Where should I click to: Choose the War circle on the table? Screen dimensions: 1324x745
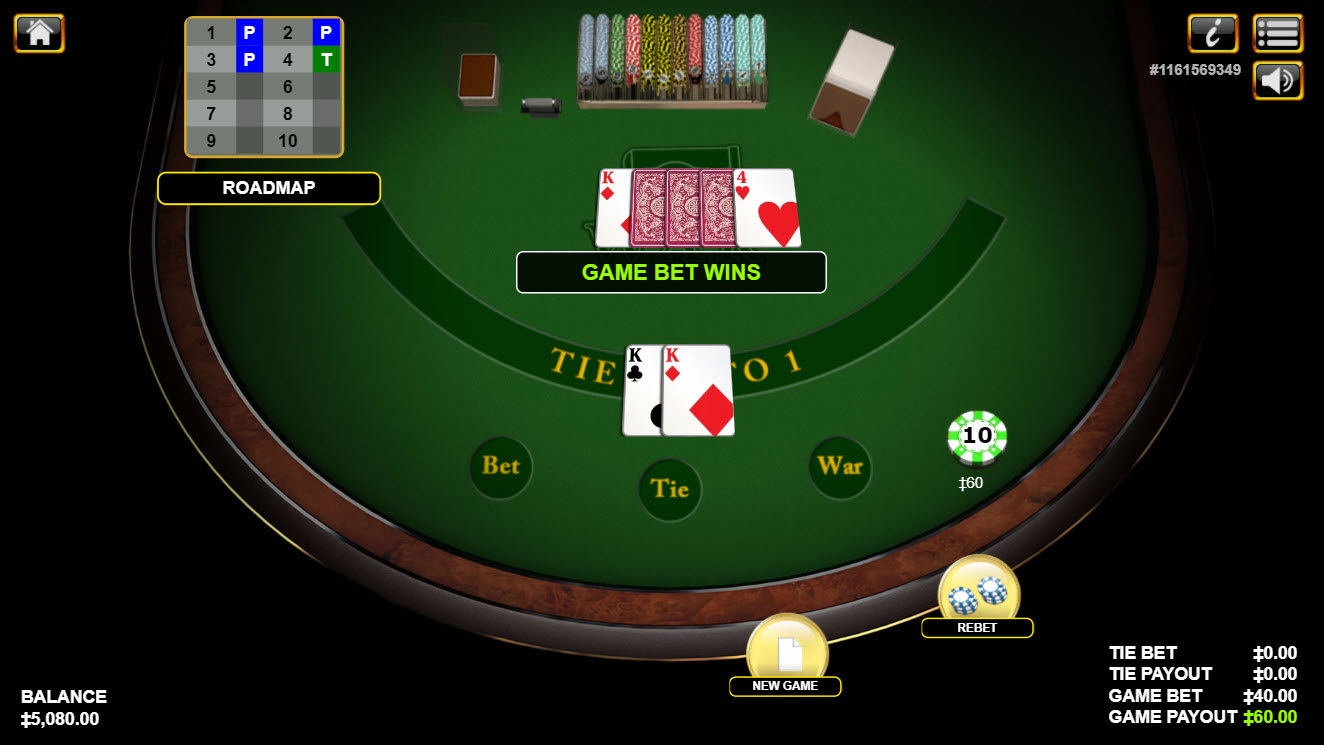pyautogui.click(x=840, y=466)
